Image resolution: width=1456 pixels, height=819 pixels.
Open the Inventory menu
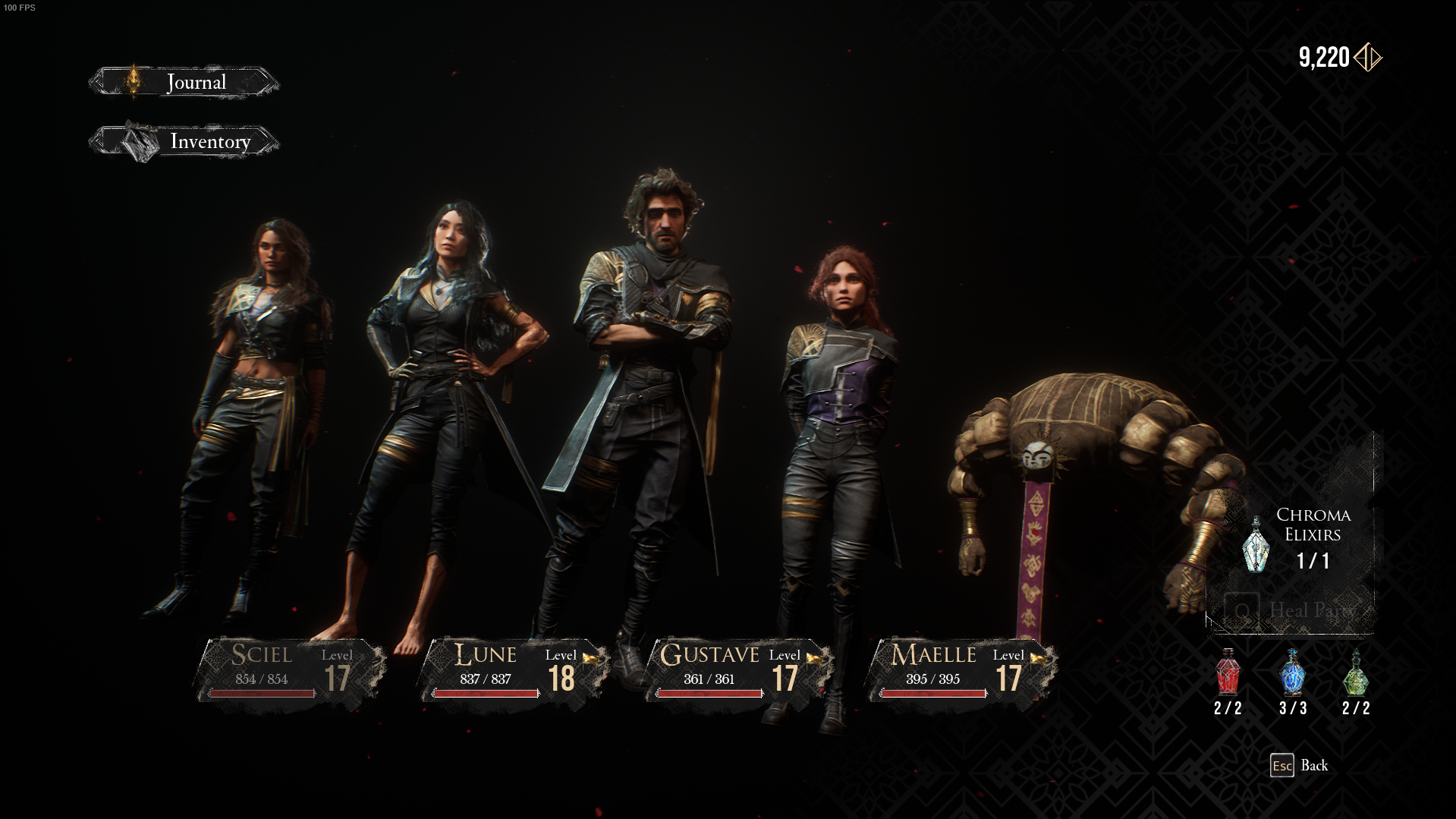[184, 142]
